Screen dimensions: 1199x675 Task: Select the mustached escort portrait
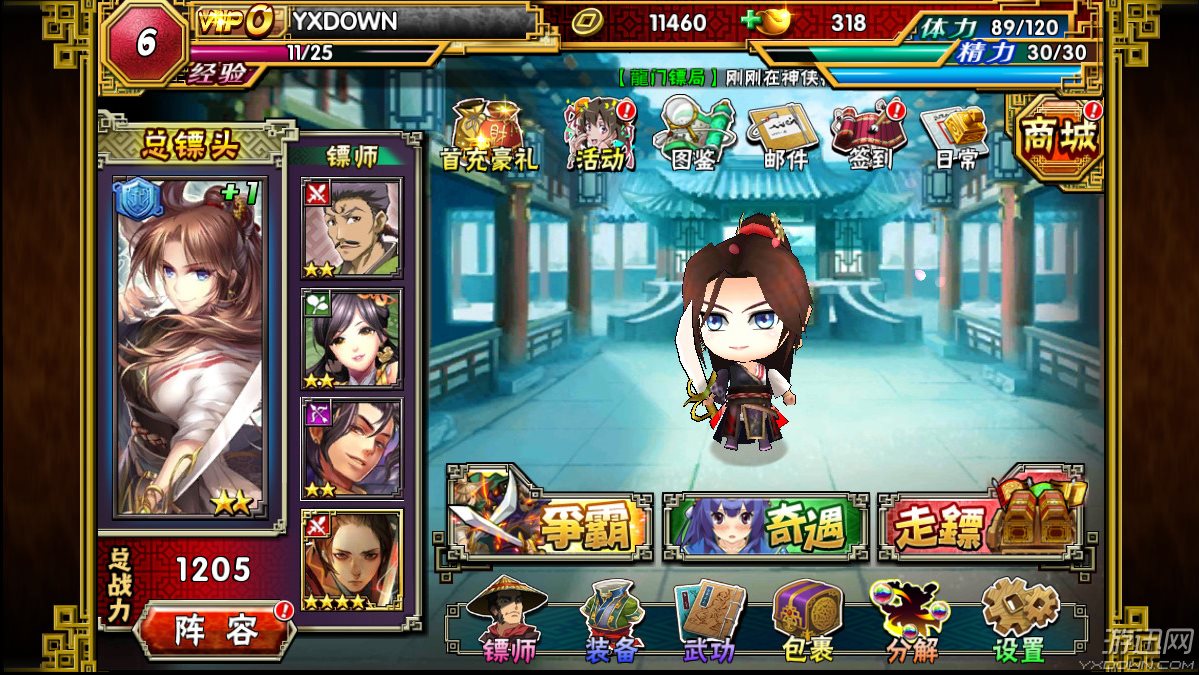click(x=352, y=228)
